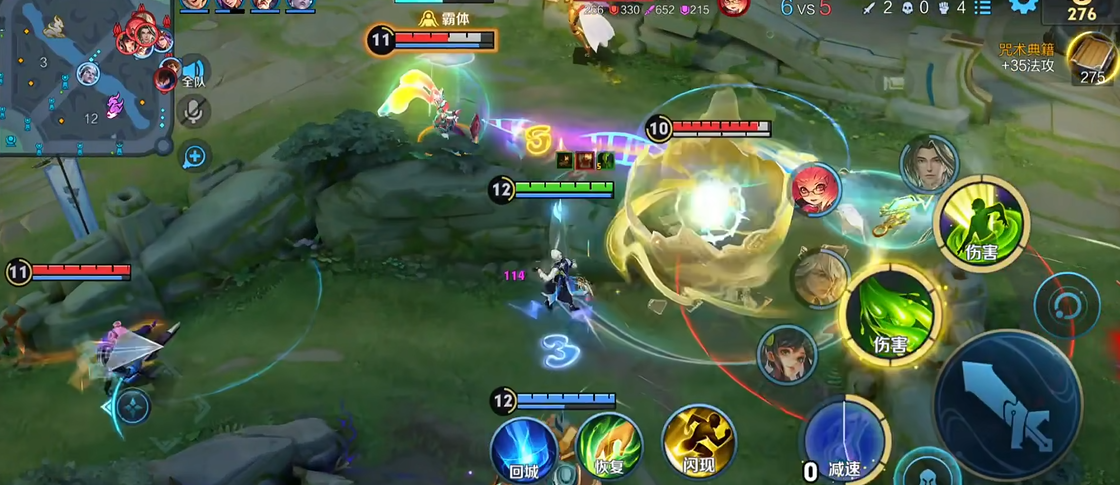Open the scoreboard list icon
Screen dimensions: 1120x485
pyautogui.click(x=983, y=8)
